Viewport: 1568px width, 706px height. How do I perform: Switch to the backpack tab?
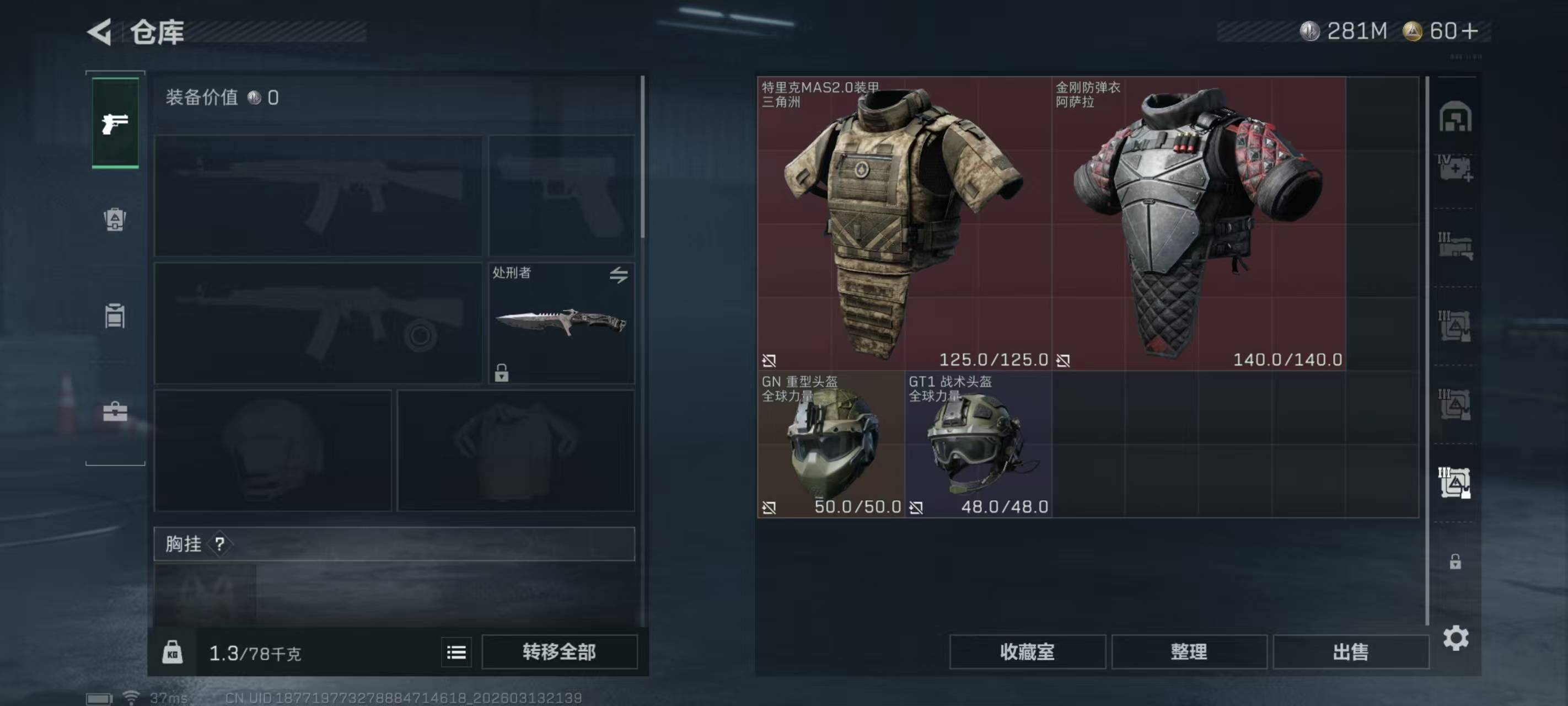point(115,220)
